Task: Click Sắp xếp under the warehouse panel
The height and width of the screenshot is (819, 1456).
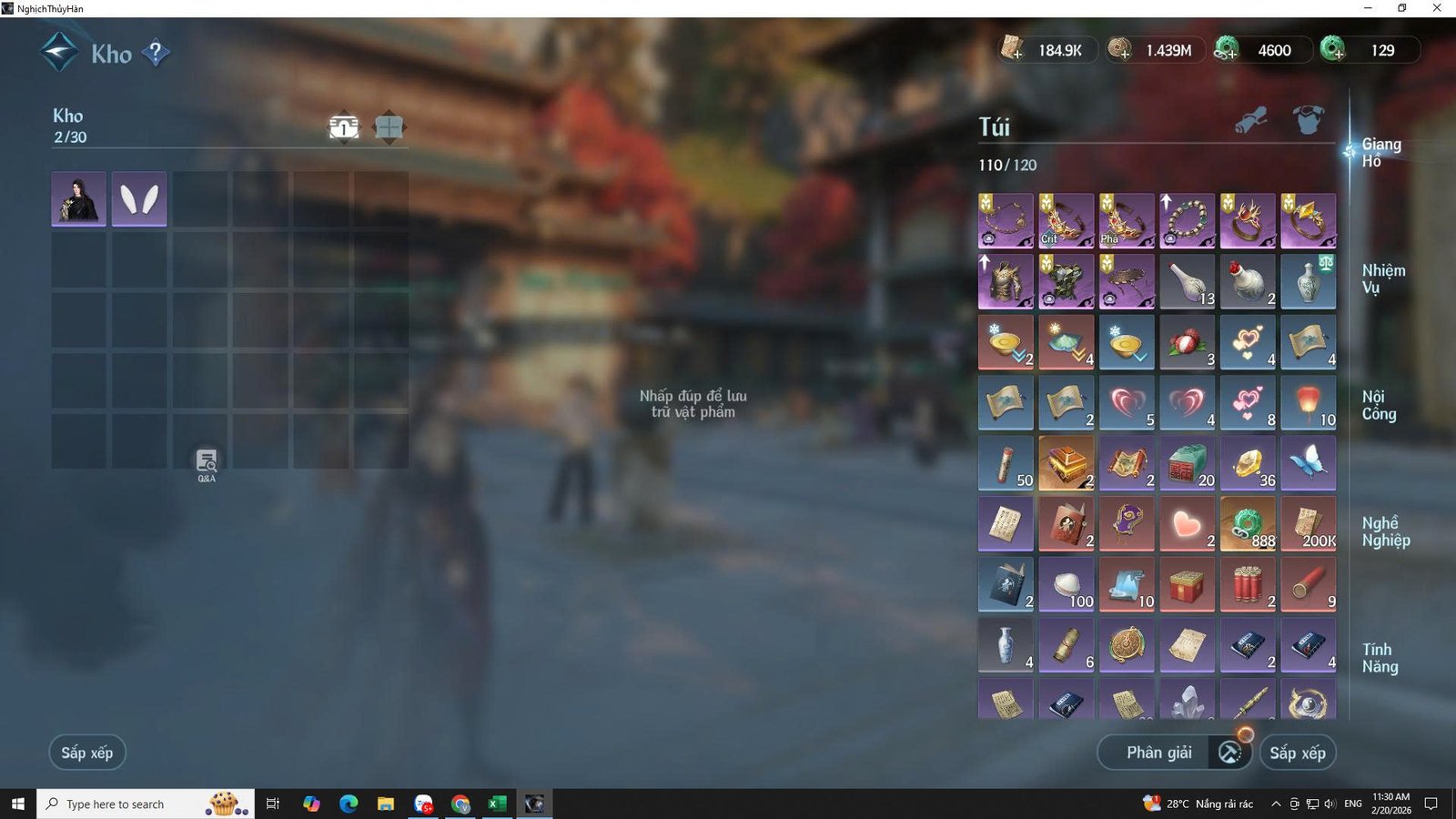Action: (86, 753)
